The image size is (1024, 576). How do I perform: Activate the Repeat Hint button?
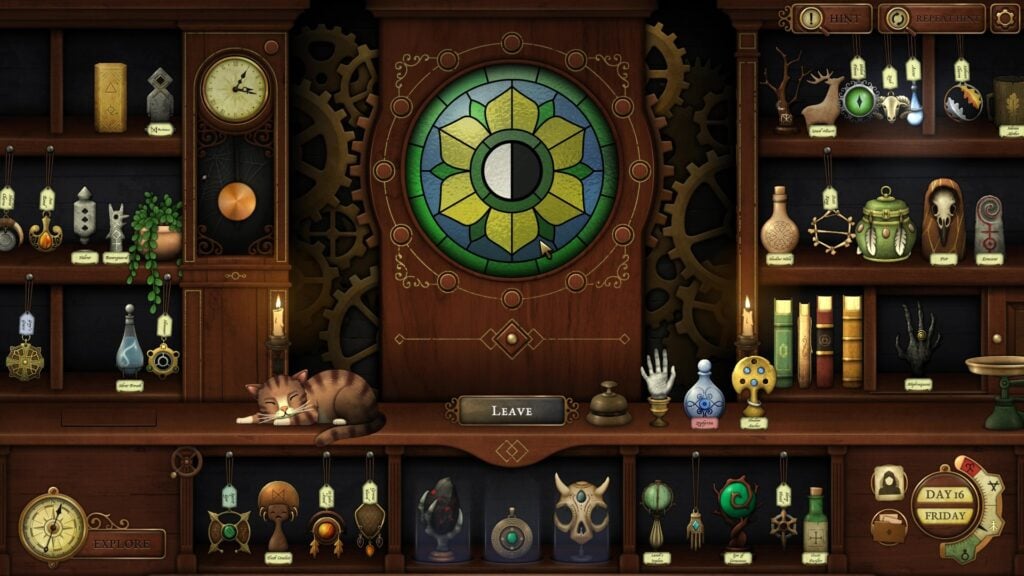pyautogui.click(x=931, y=18)
